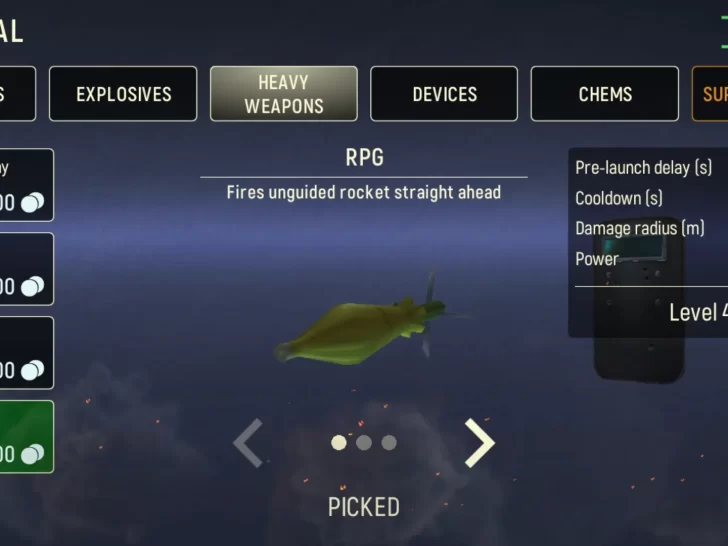Image resolution: width=728 pixels, height=546 pixels.
Task: Open the Devices category tab
Action: pos(444,94)
